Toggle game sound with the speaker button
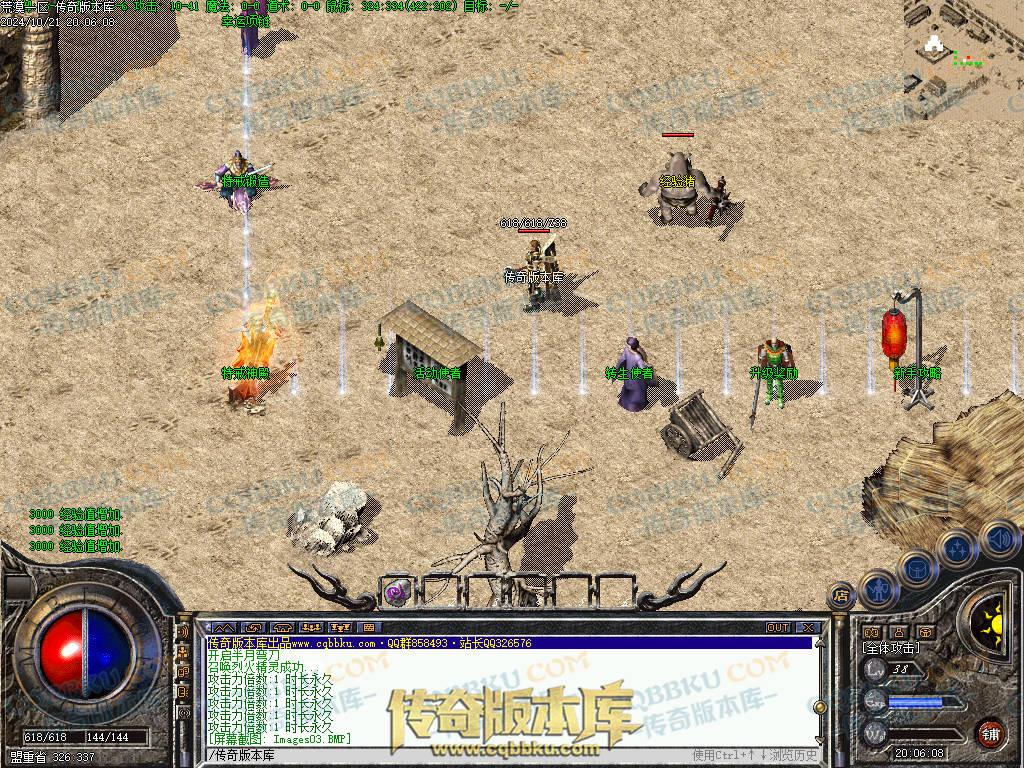Viewport: 1024px width, 768px height. point(998,539)
